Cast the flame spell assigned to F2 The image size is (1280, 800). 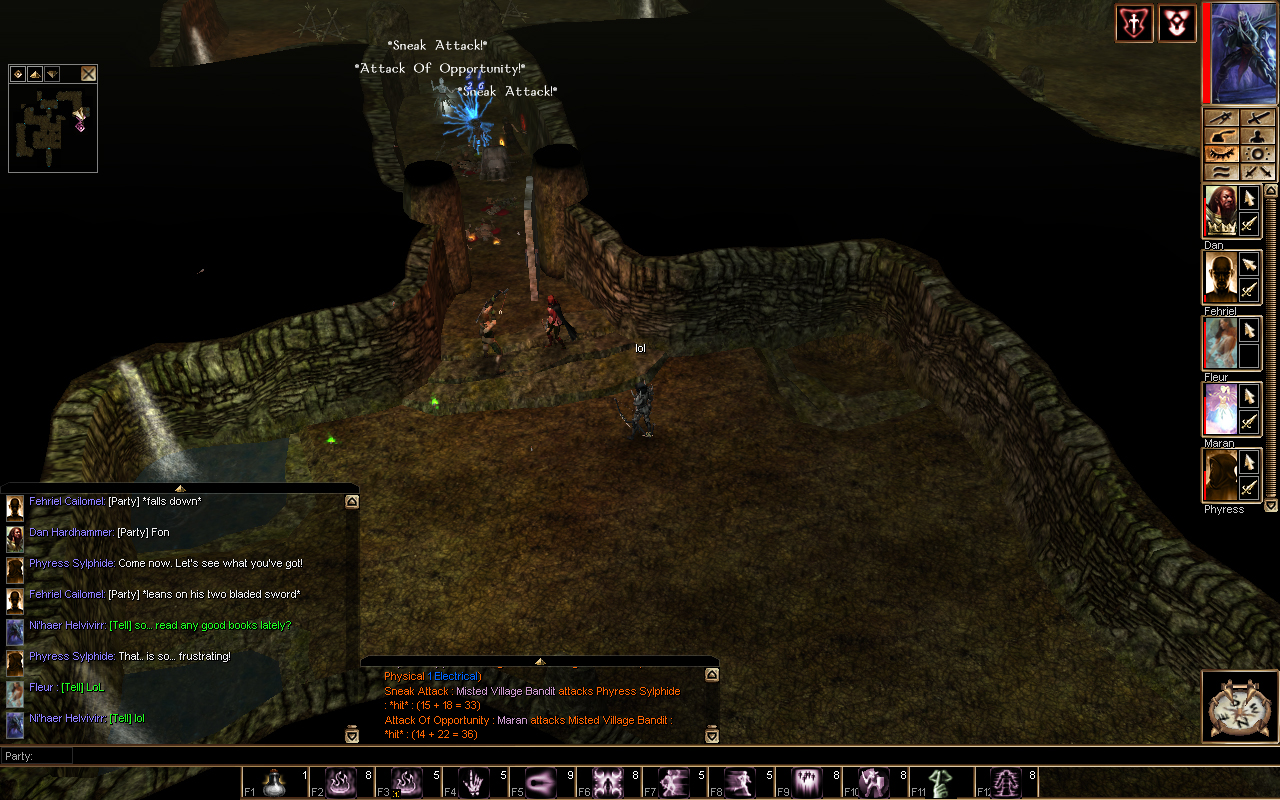(x=342, y=782)
